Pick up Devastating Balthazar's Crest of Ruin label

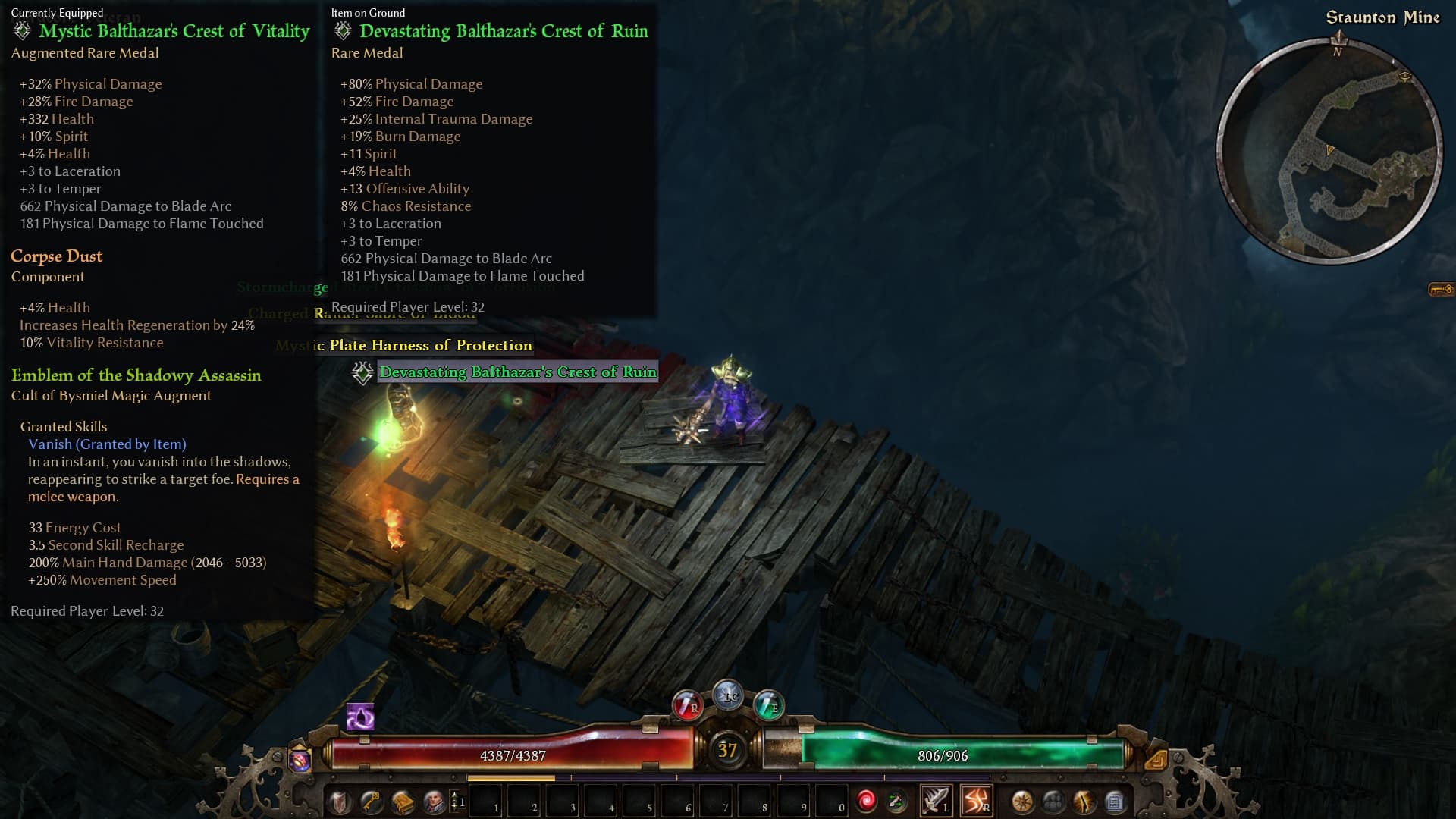[x=518, y=372]
